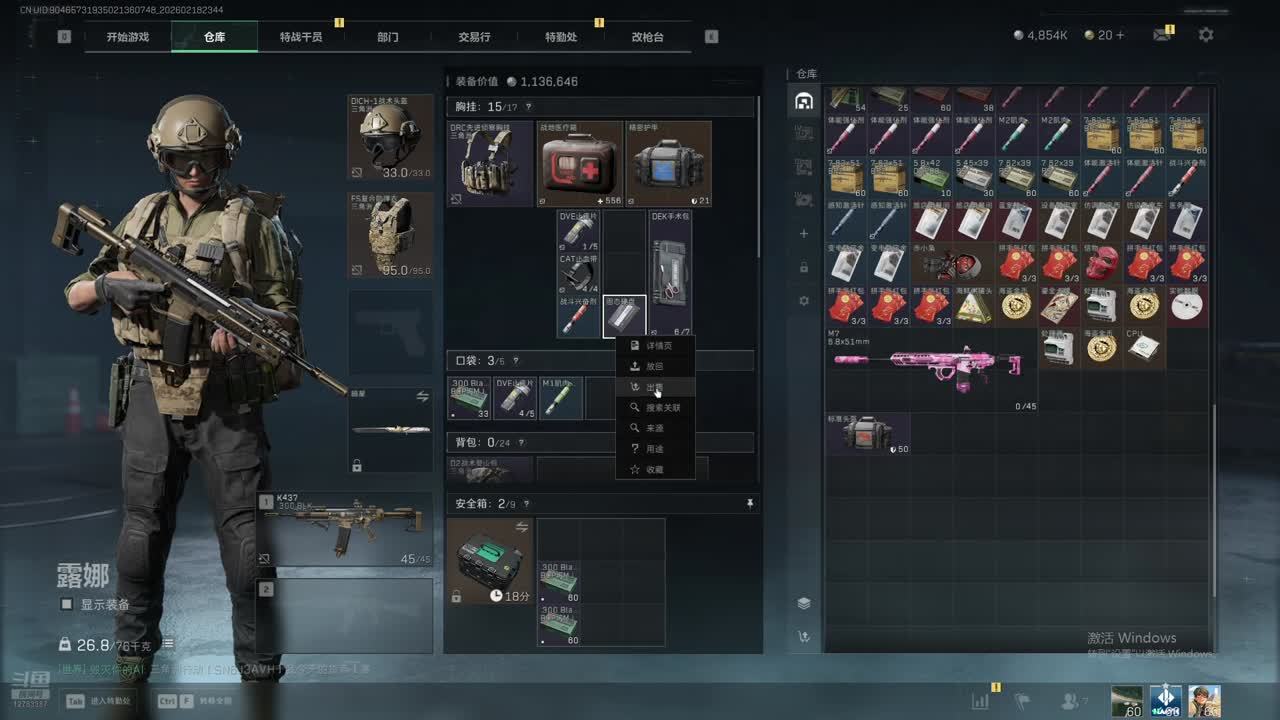Open the mail envelope icon
Viewport: 1280px width, 720px height.
point(1161,35)
